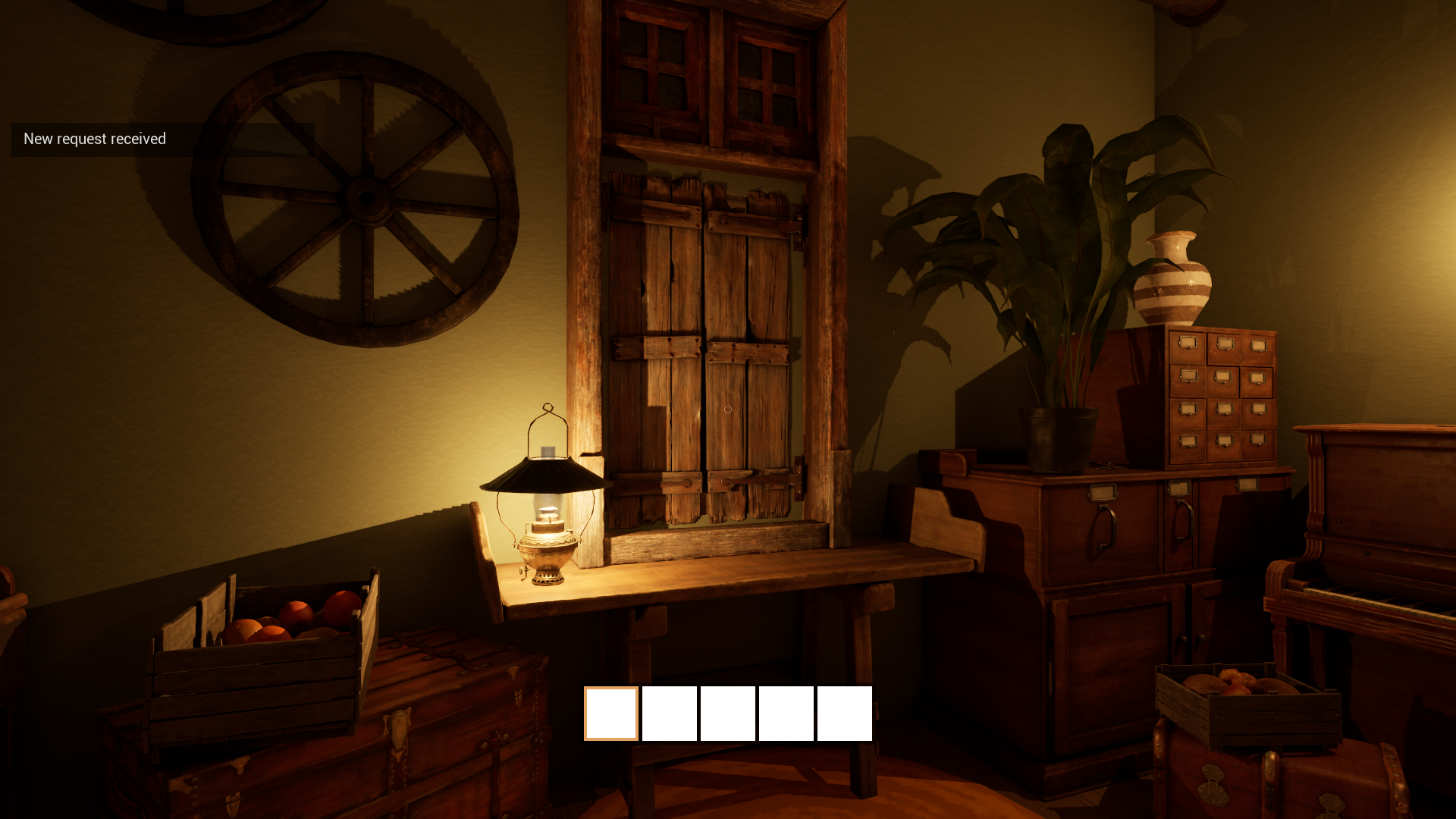Click the crosshair dot at screen center
The width and height of the screenshot is (1456, 819).
[728, 409]
